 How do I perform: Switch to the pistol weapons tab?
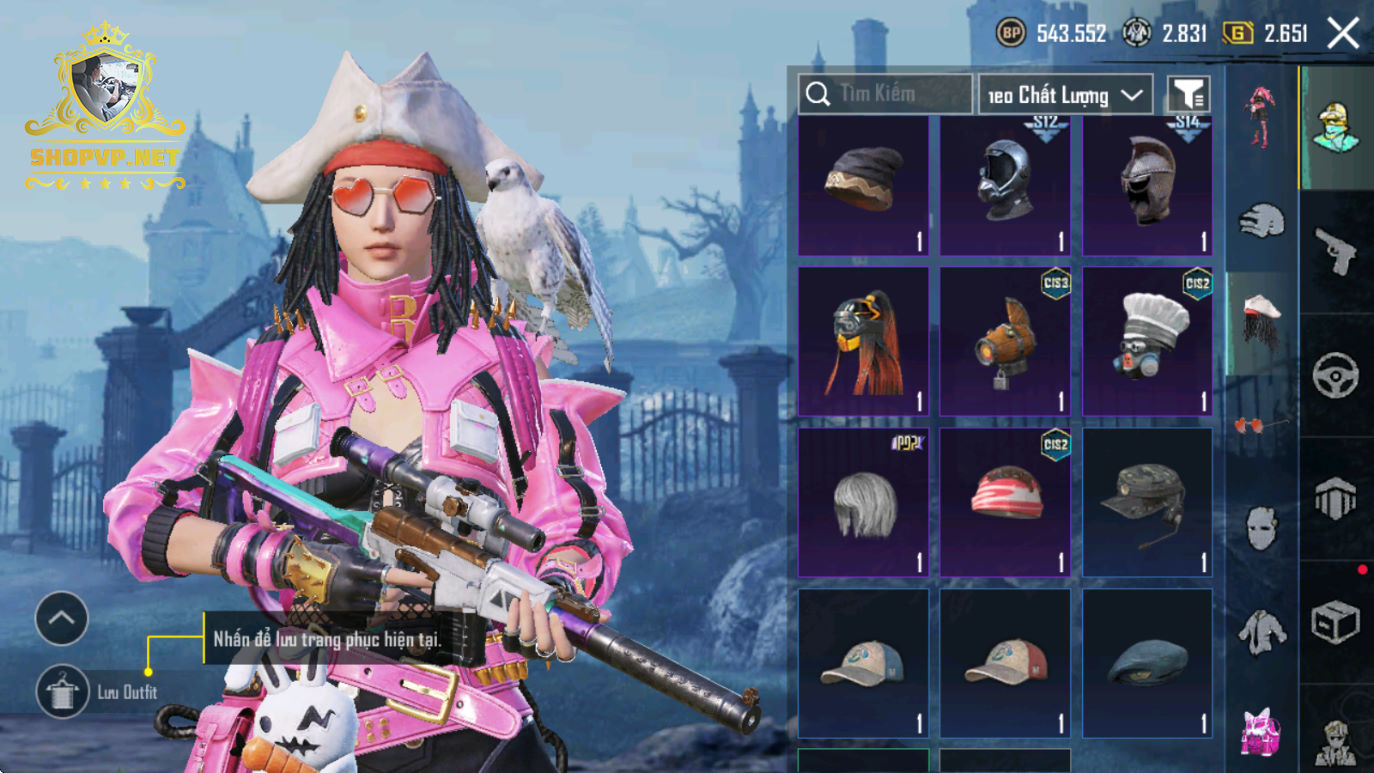pos(1336,250)
